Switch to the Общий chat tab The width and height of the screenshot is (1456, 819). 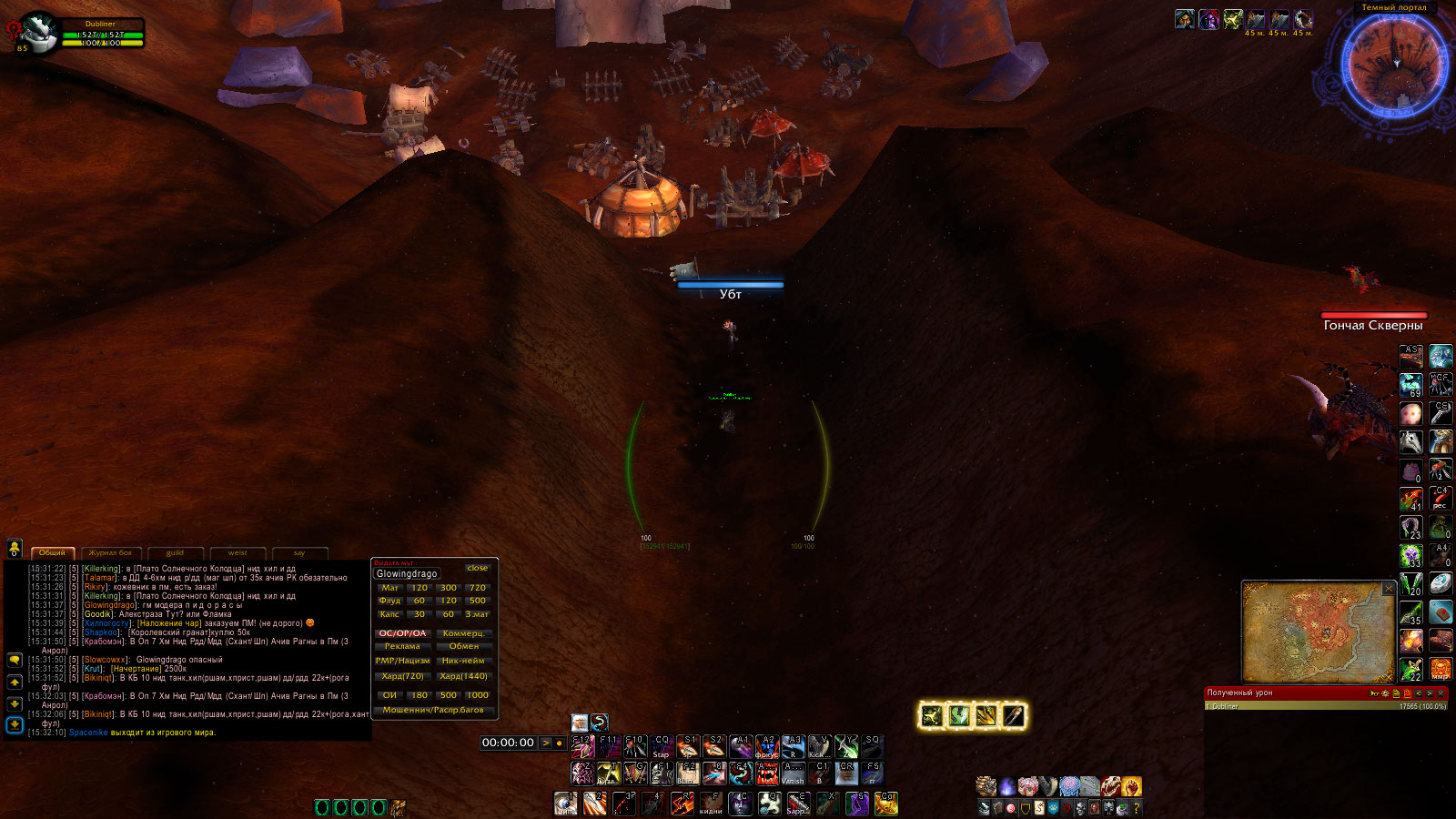[x=52, y=552]
